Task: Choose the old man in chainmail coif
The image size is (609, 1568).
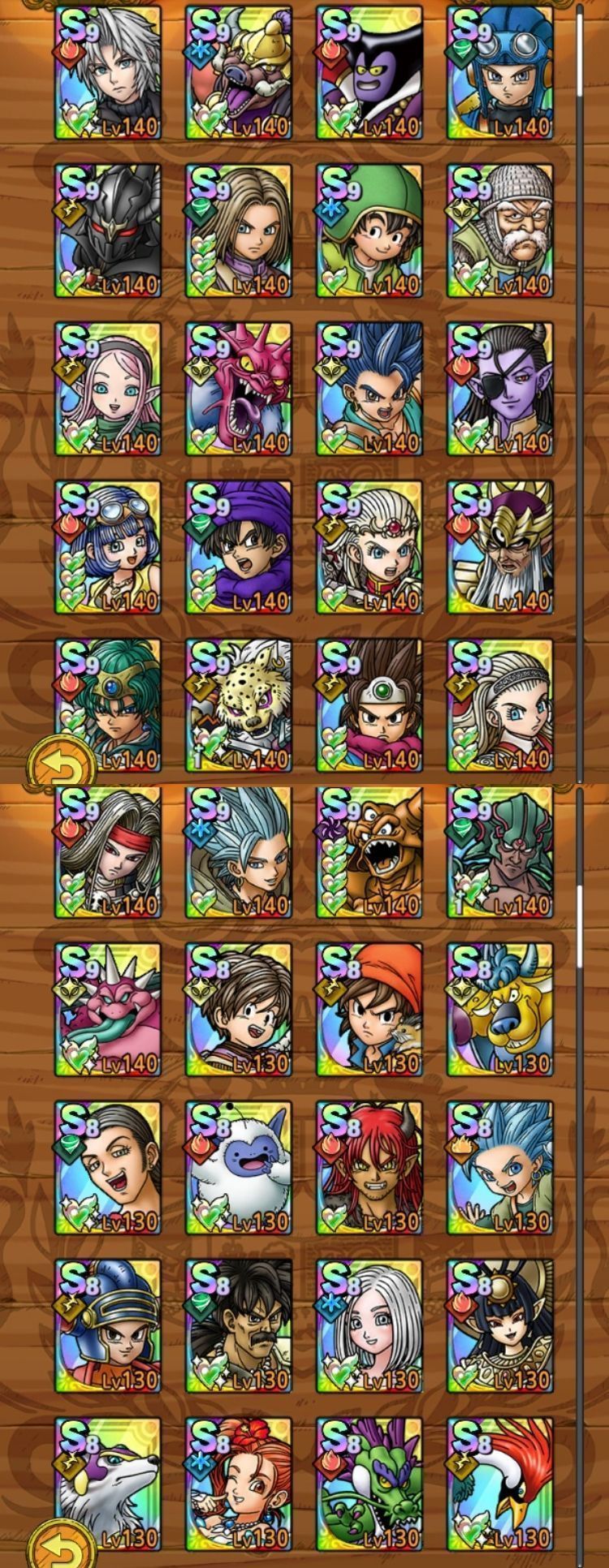Action: (x=500, y=231)
